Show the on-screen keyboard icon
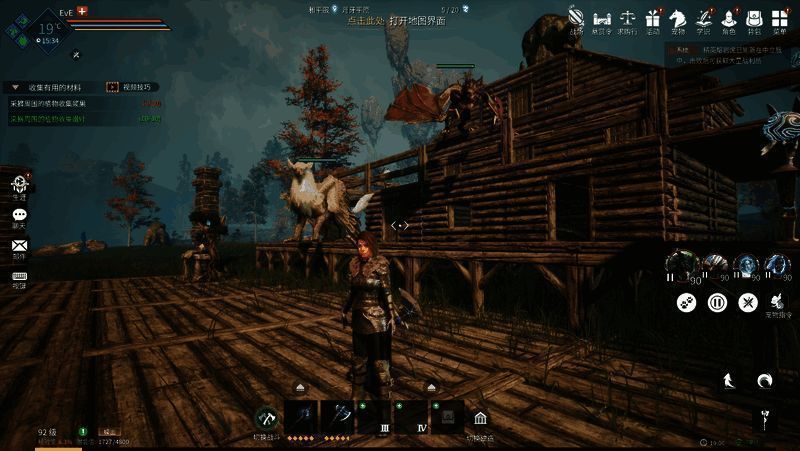Image resolution: width=800 pixels, height=451 pixels. 19,275
